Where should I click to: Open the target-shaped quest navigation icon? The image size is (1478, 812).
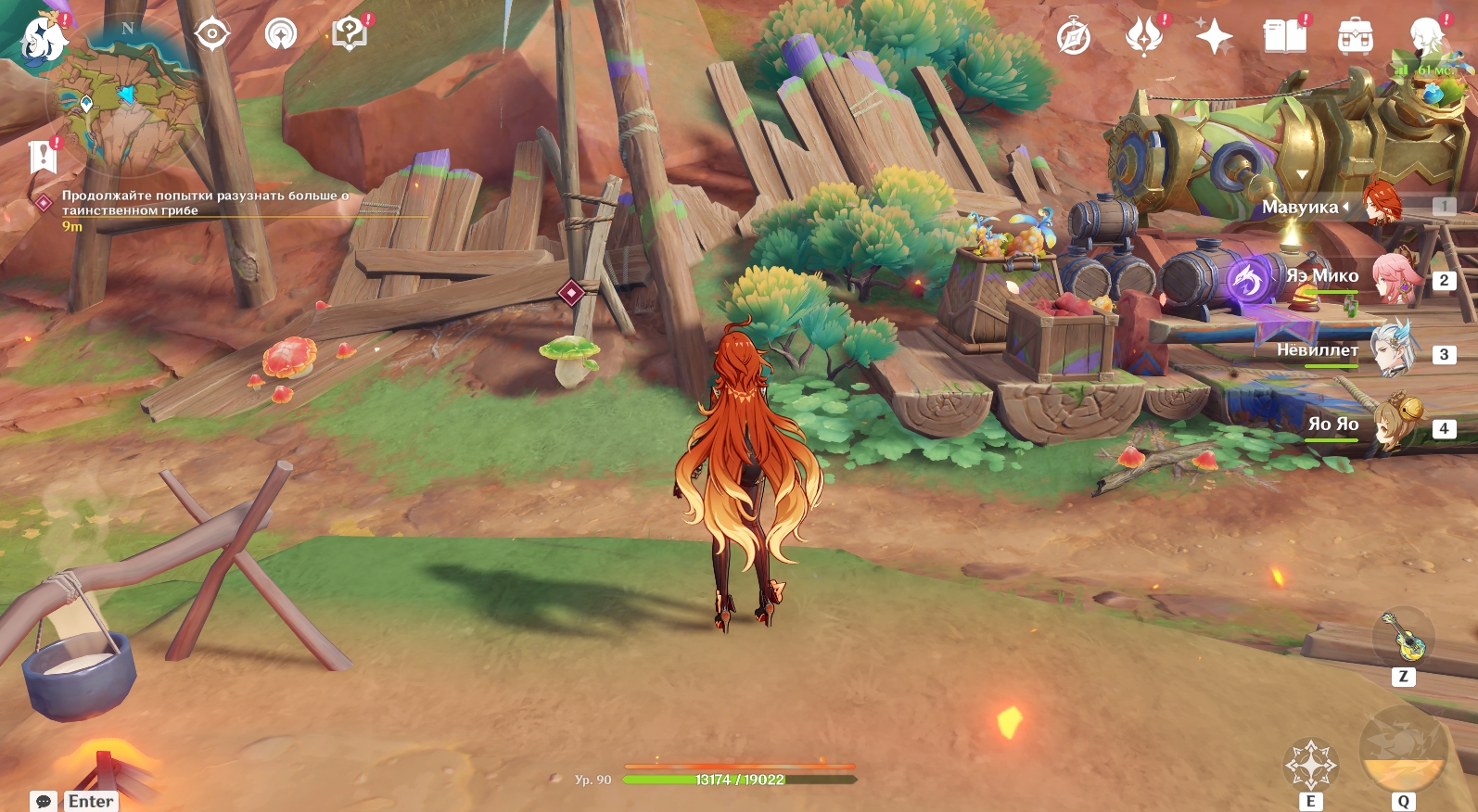[x=212, y=35]
